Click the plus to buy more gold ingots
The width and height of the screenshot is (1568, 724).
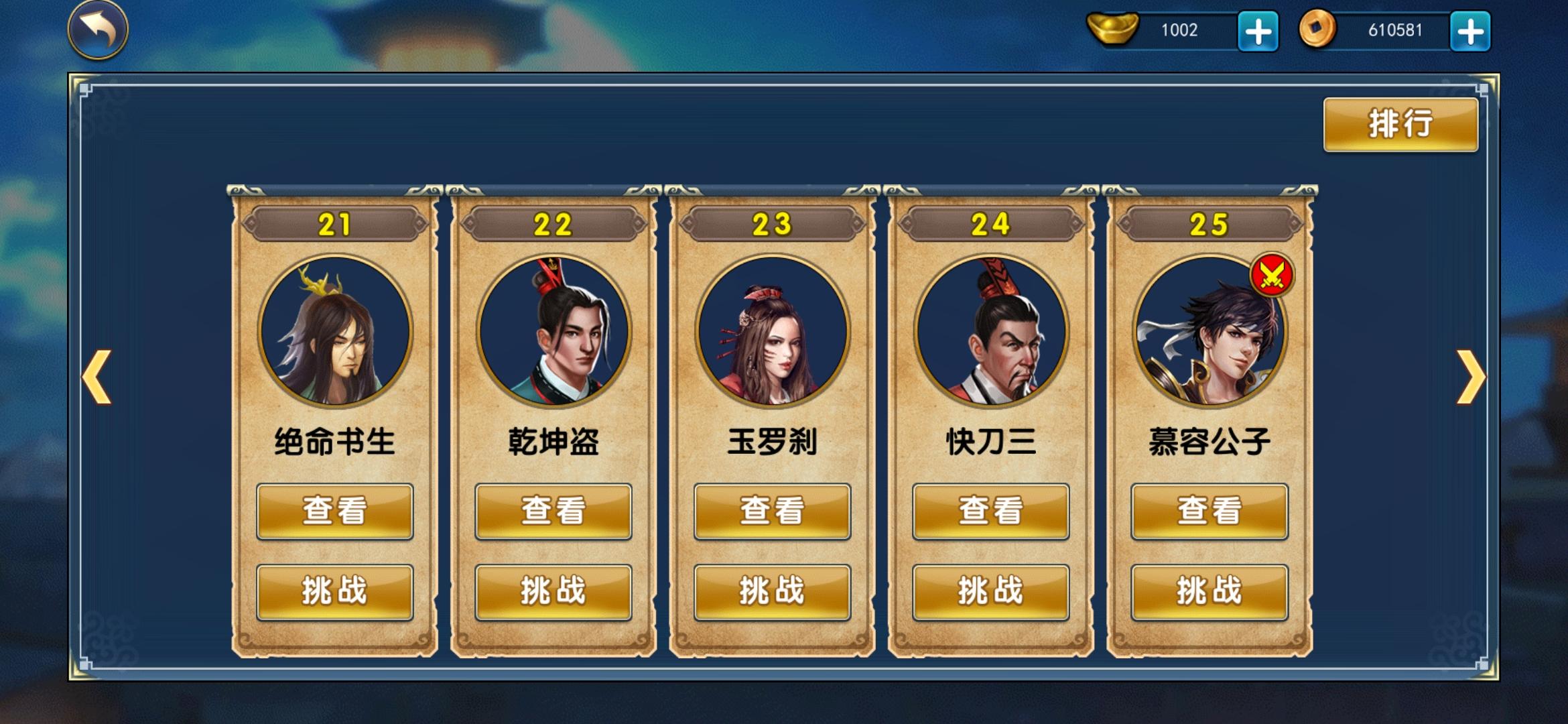(x=1258, y=29)
